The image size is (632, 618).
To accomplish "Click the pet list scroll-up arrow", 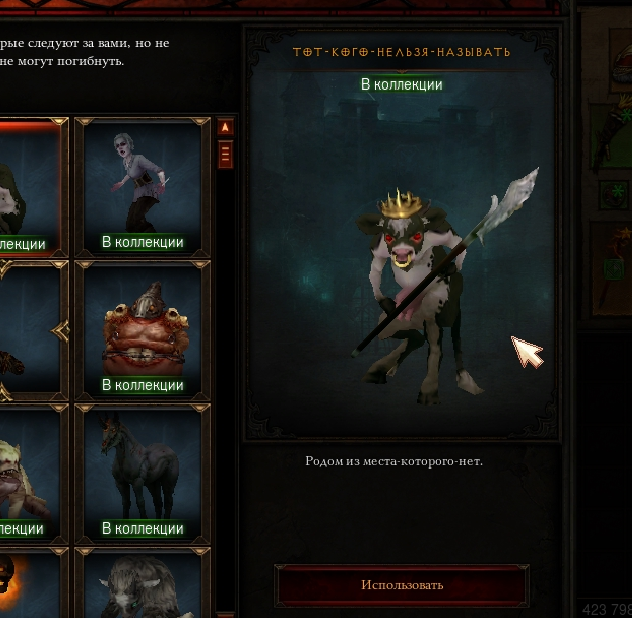I will click(x=225, y=127).
